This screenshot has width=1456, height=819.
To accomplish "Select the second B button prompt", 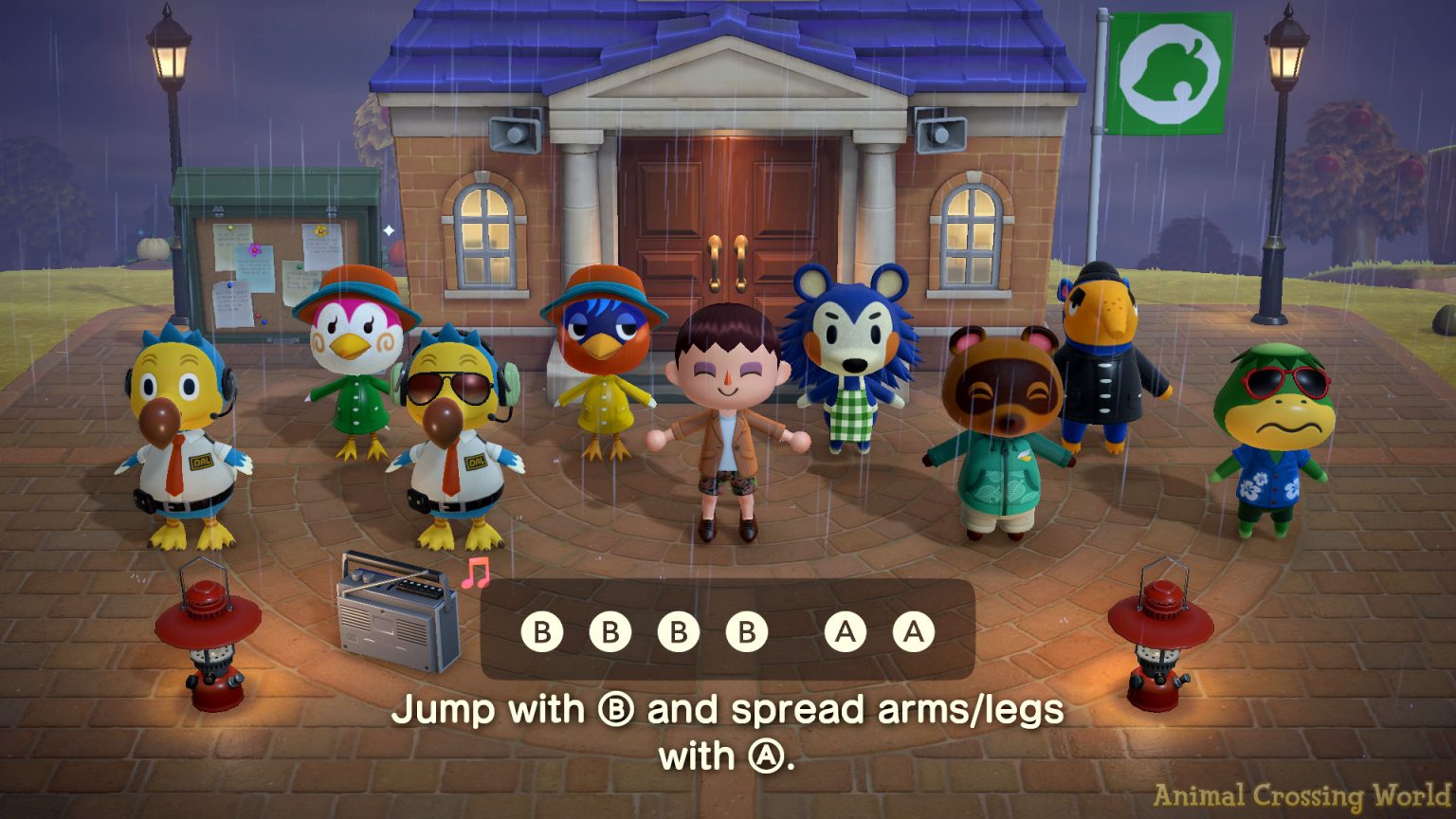I will (x=610, y=630).
